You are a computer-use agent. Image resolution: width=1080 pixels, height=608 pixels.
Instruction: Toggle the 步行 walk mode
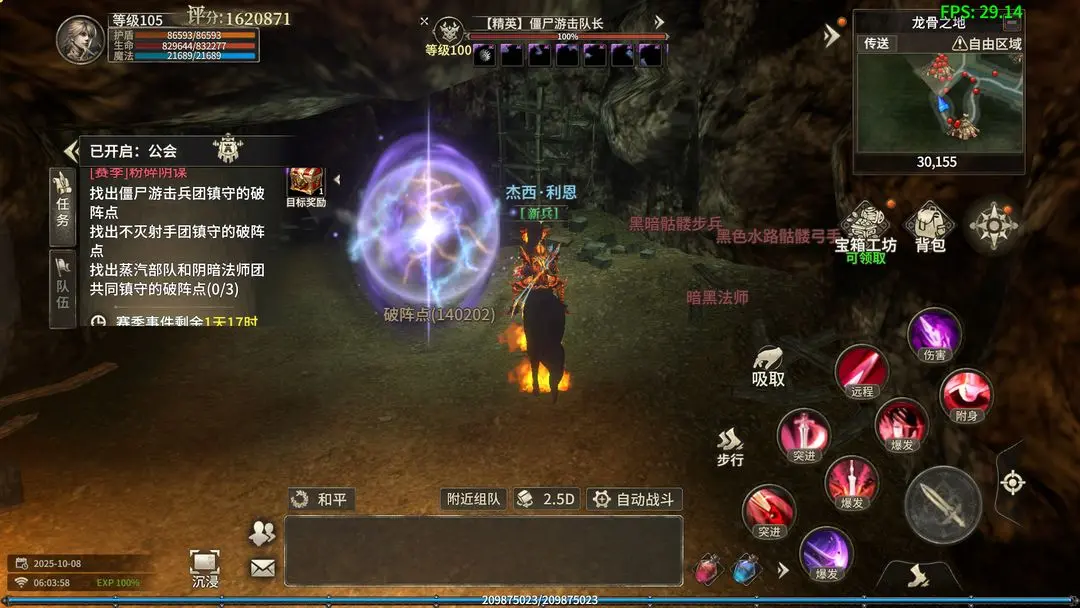tap(730, 447)
